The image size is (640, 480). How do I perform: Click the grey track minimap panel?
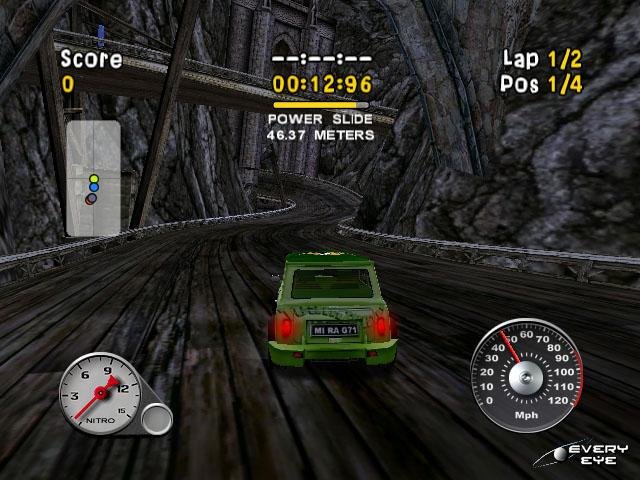[x=93, y=178]
